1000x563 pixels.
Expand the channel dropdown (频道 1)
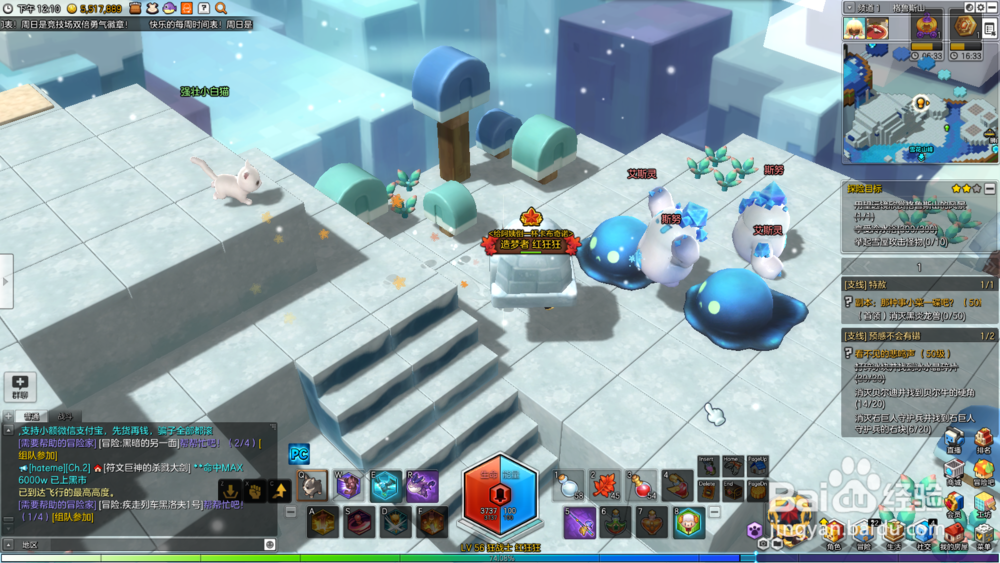(x=850, y=6)
